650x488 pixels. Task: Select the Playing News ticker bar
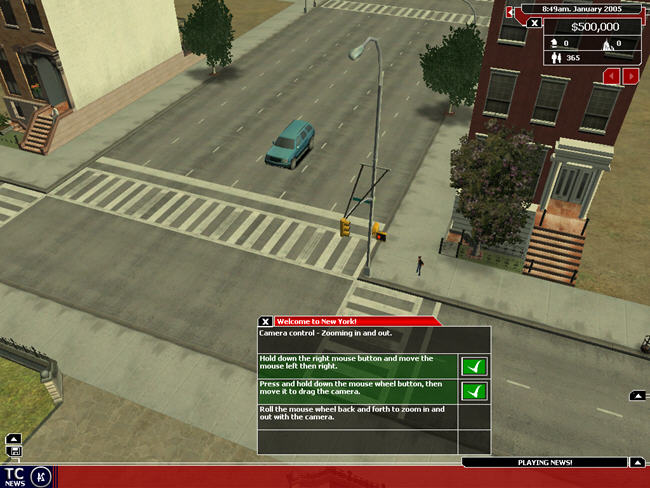[x=544, y=463]
